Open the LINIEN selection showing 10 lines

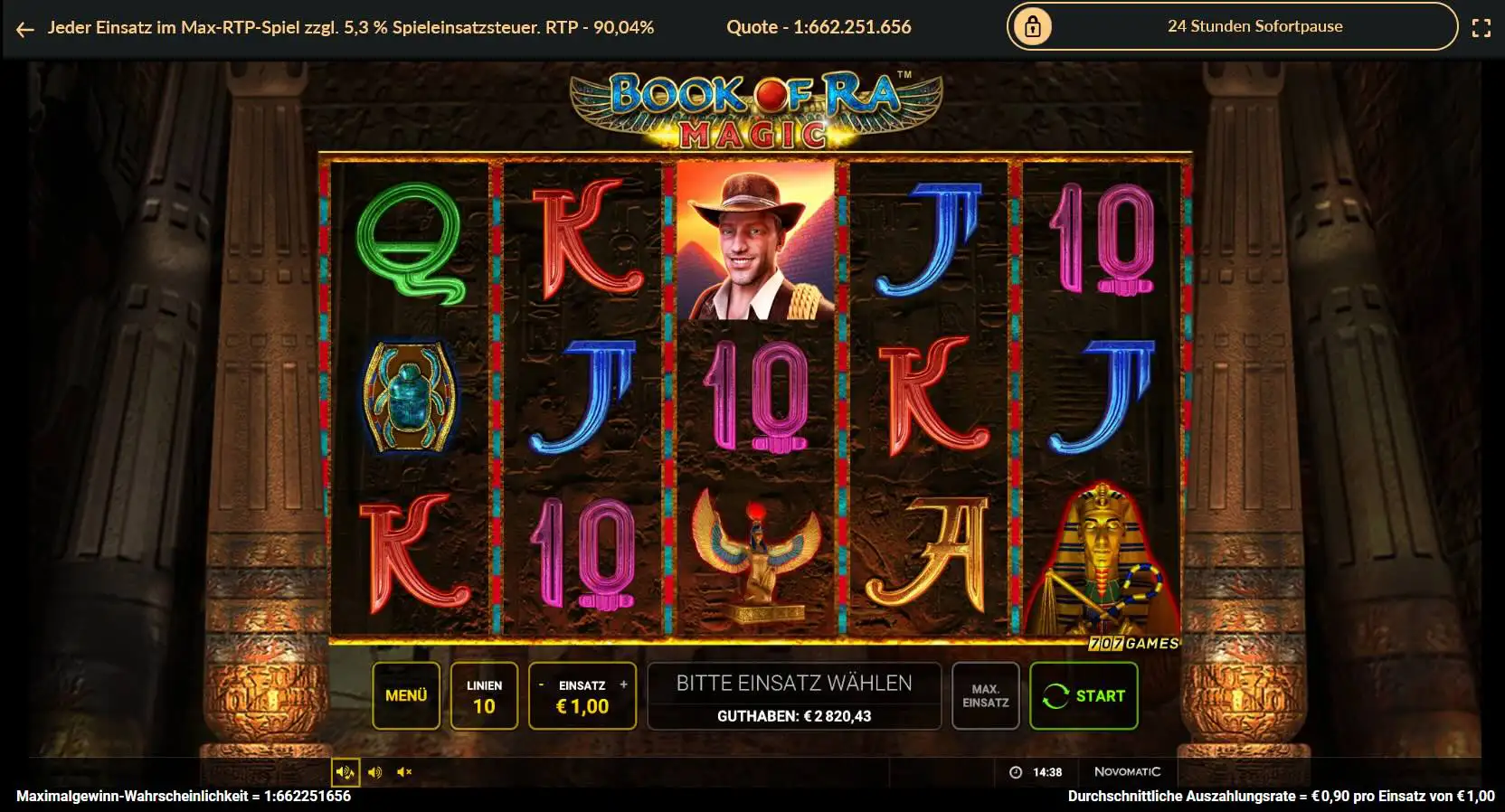point(484,695)
